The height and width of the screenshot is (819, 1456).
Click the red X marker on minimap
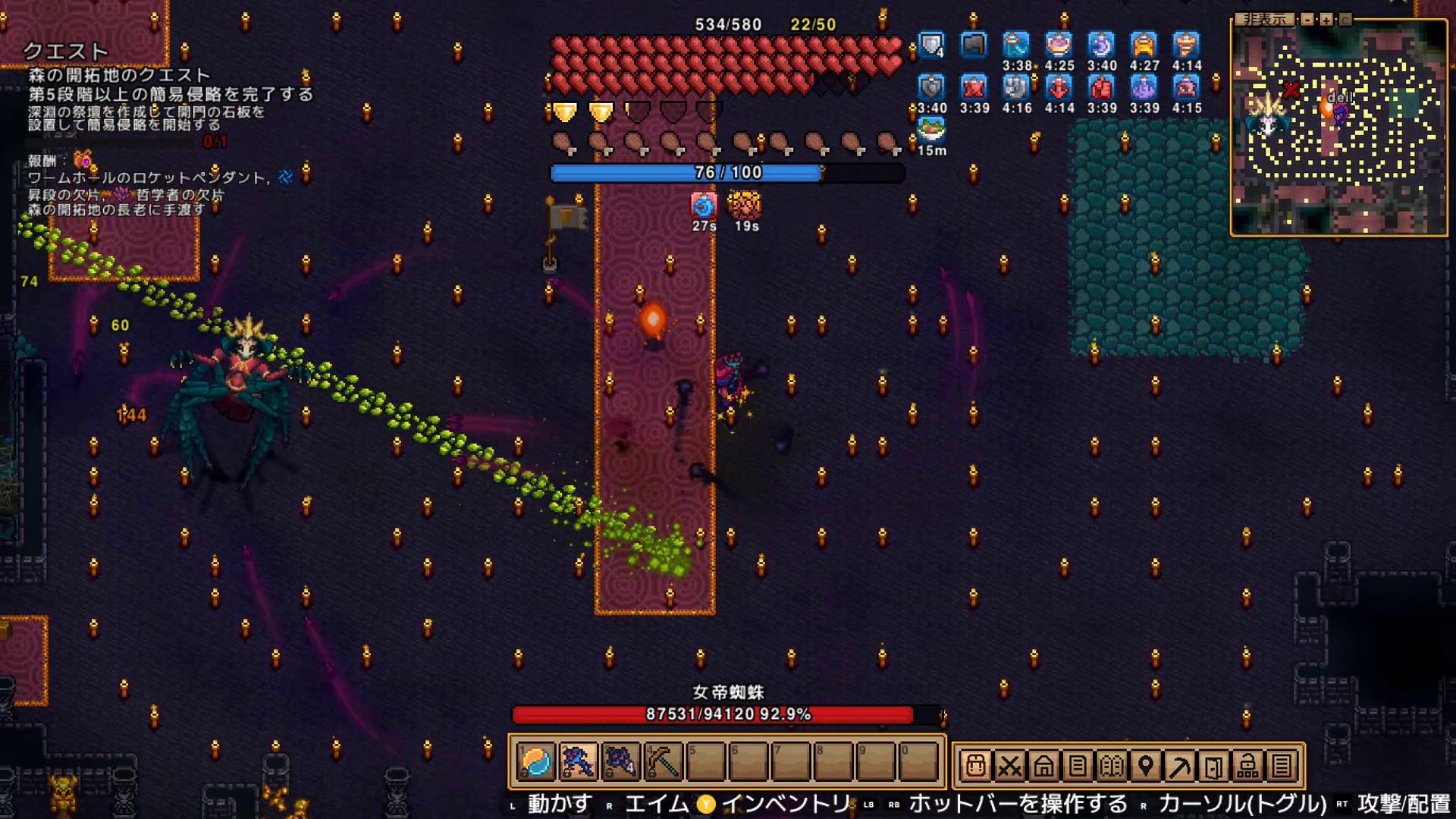coord(1291,91)
